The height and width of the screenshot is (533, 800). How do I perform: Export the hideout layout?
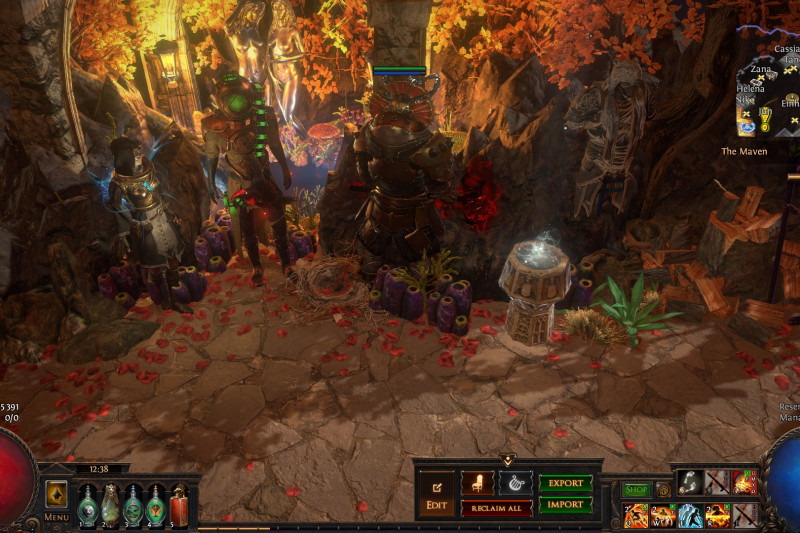pyautogui.click(x=565, y=483)
